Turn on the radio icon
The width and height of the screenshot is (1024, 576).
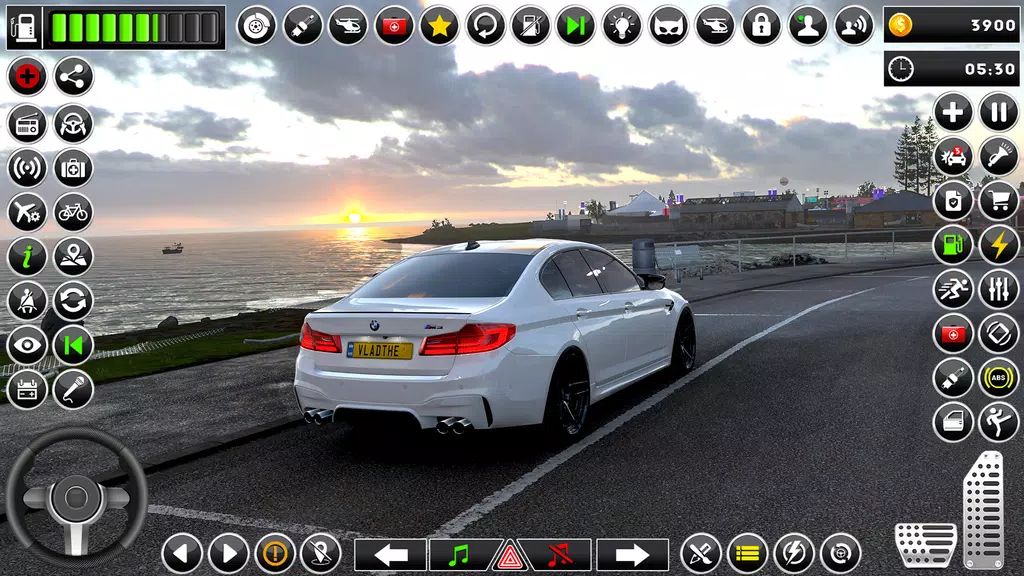coord(27,123)
